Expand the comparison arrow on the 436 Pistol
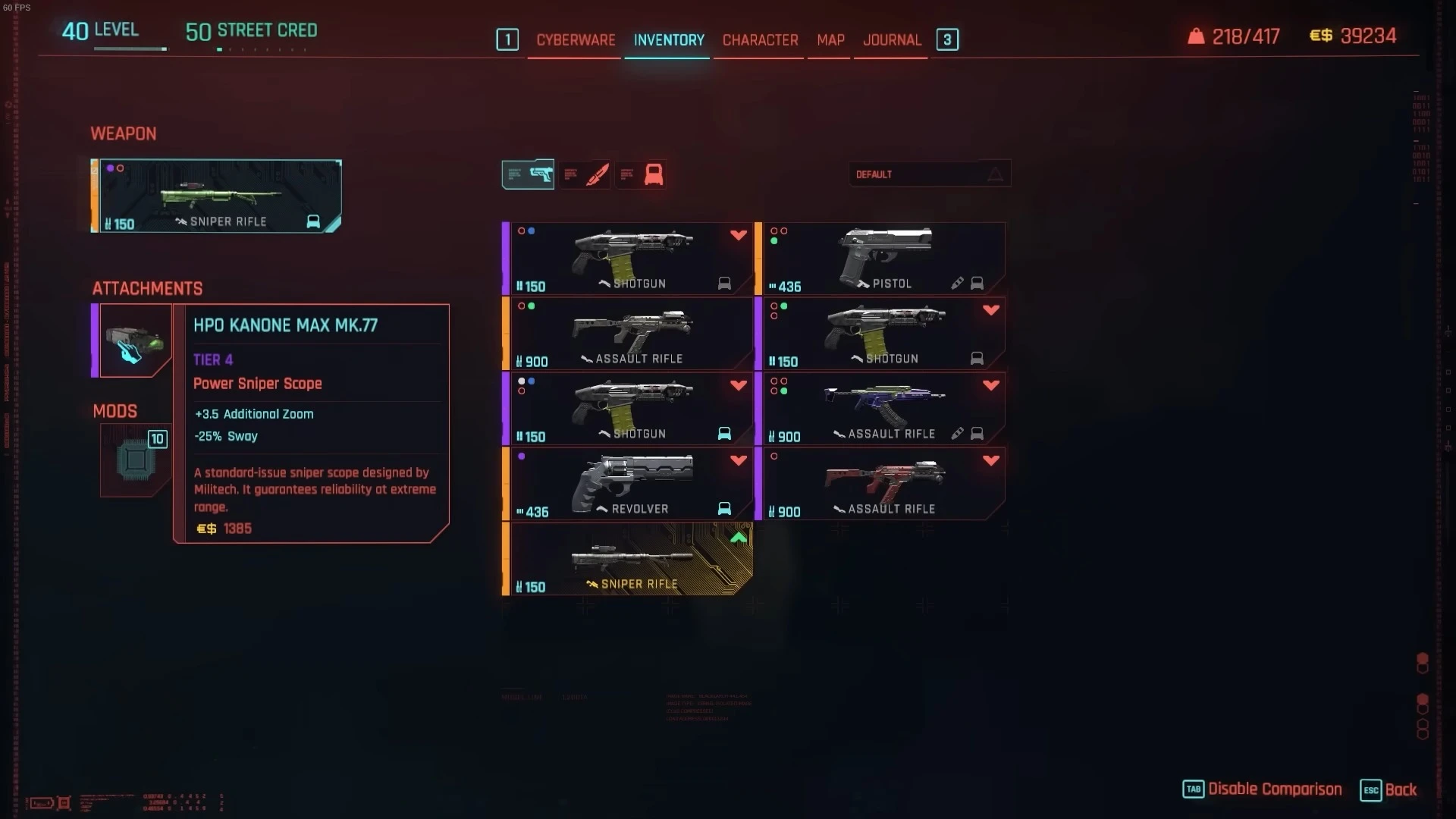 [x=990, y=235]
